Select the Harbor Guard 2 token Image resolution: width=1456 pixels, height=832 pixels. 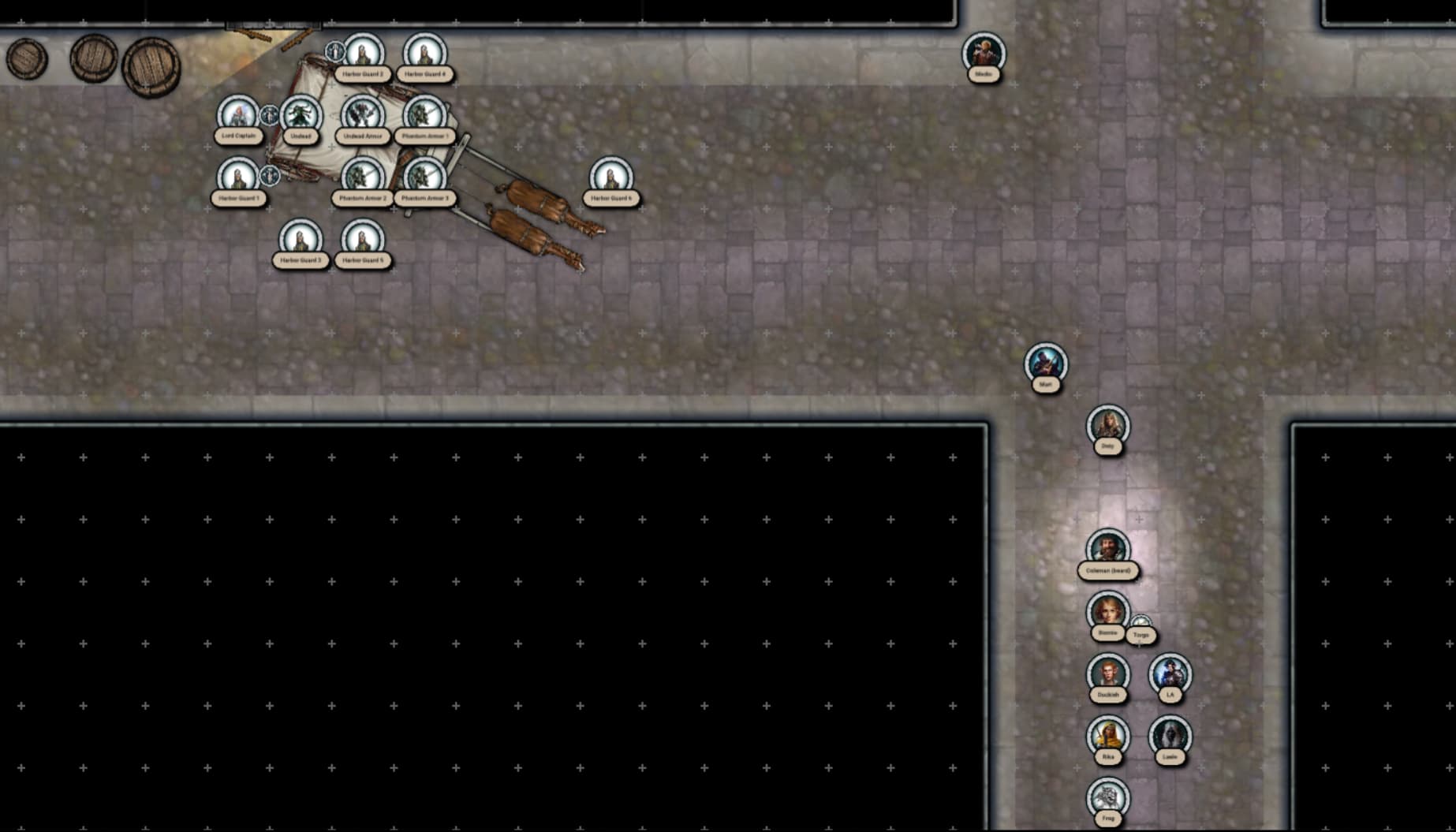[363, 53]
